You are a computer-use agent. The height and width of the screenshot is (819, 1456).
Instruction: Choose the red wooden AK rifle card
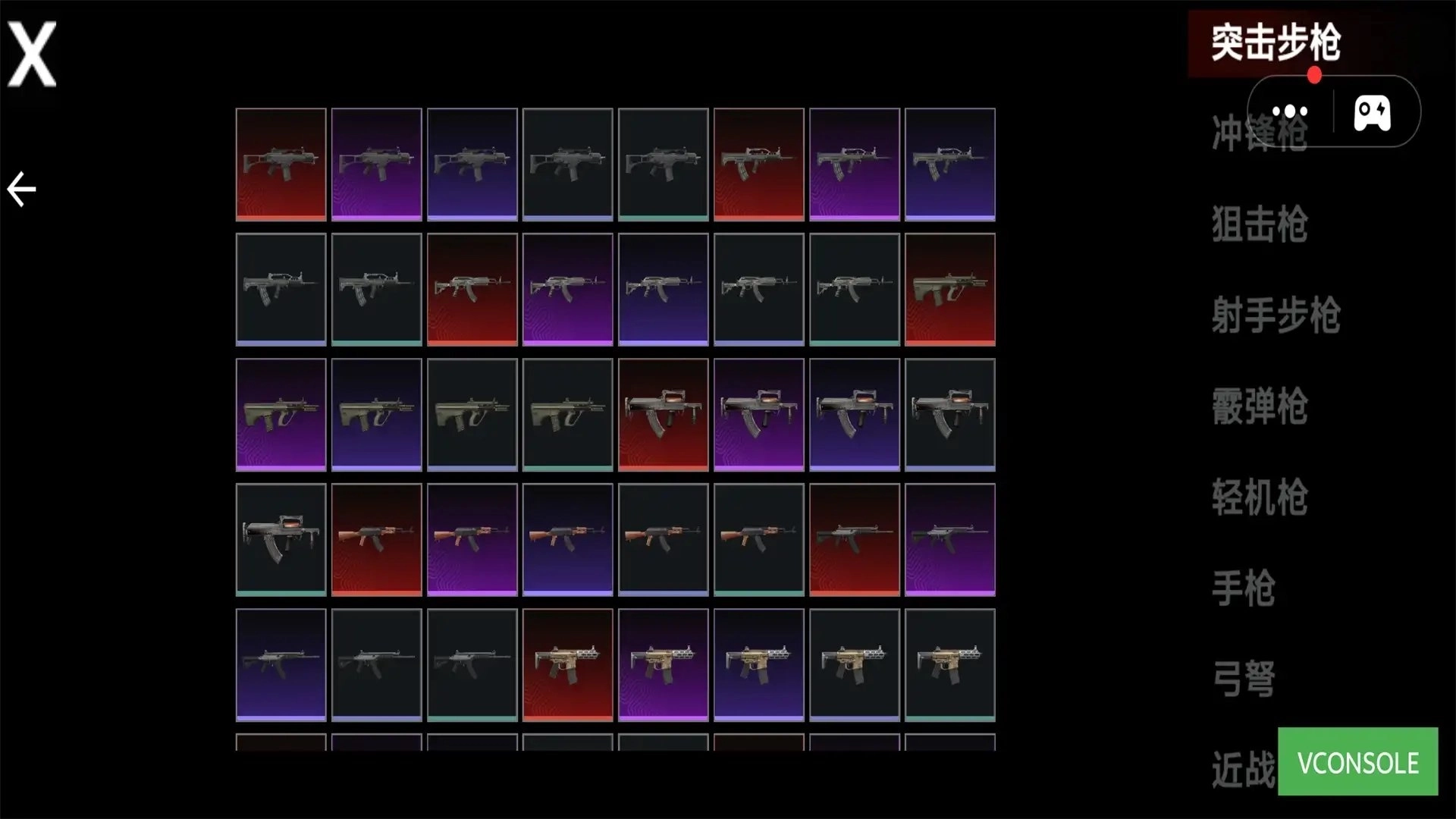pyautogui.click(x=376, y=539)
